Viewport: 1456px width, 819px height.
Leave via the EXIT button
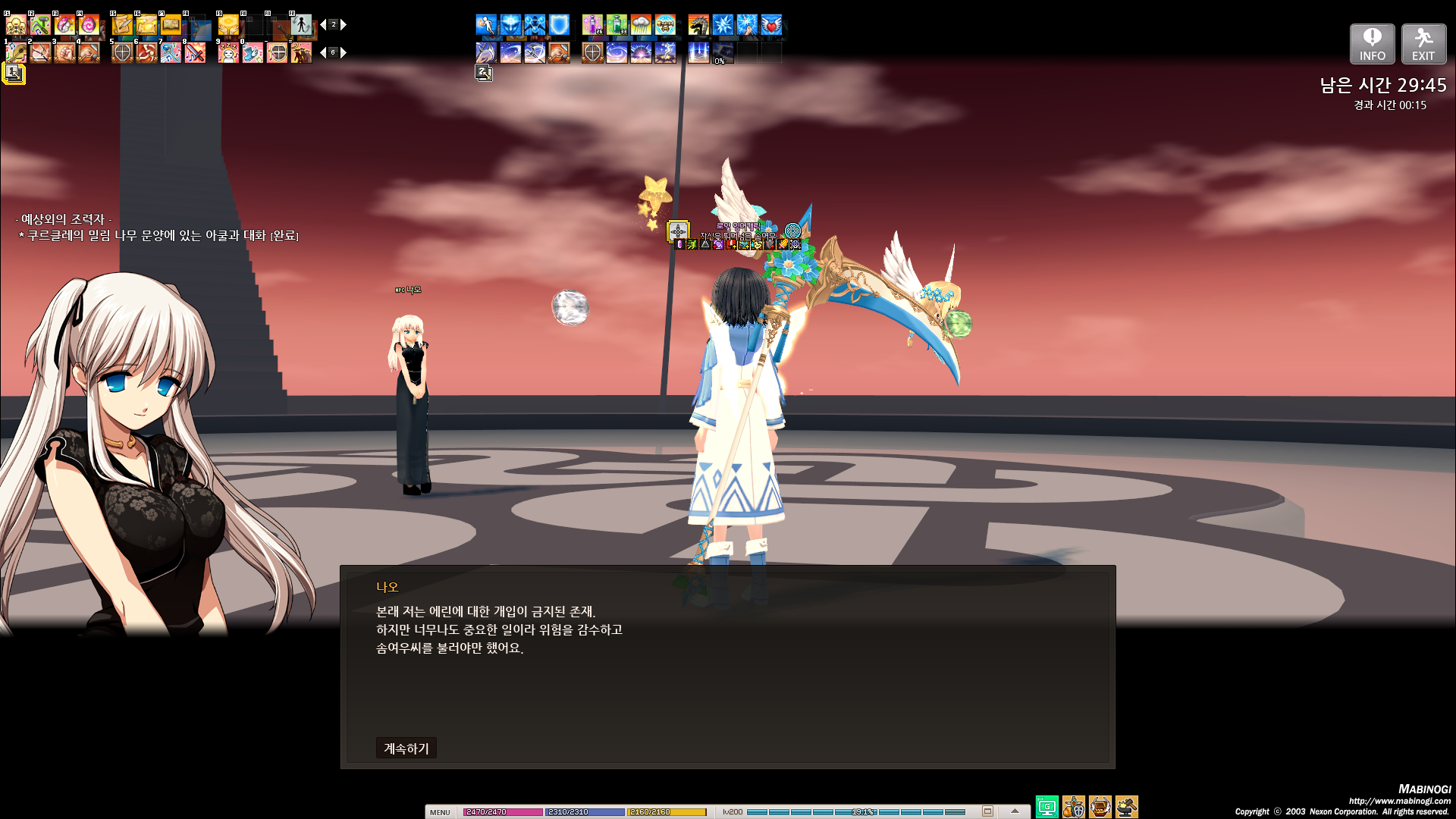pyautogui.click(x=1423, y=44)
